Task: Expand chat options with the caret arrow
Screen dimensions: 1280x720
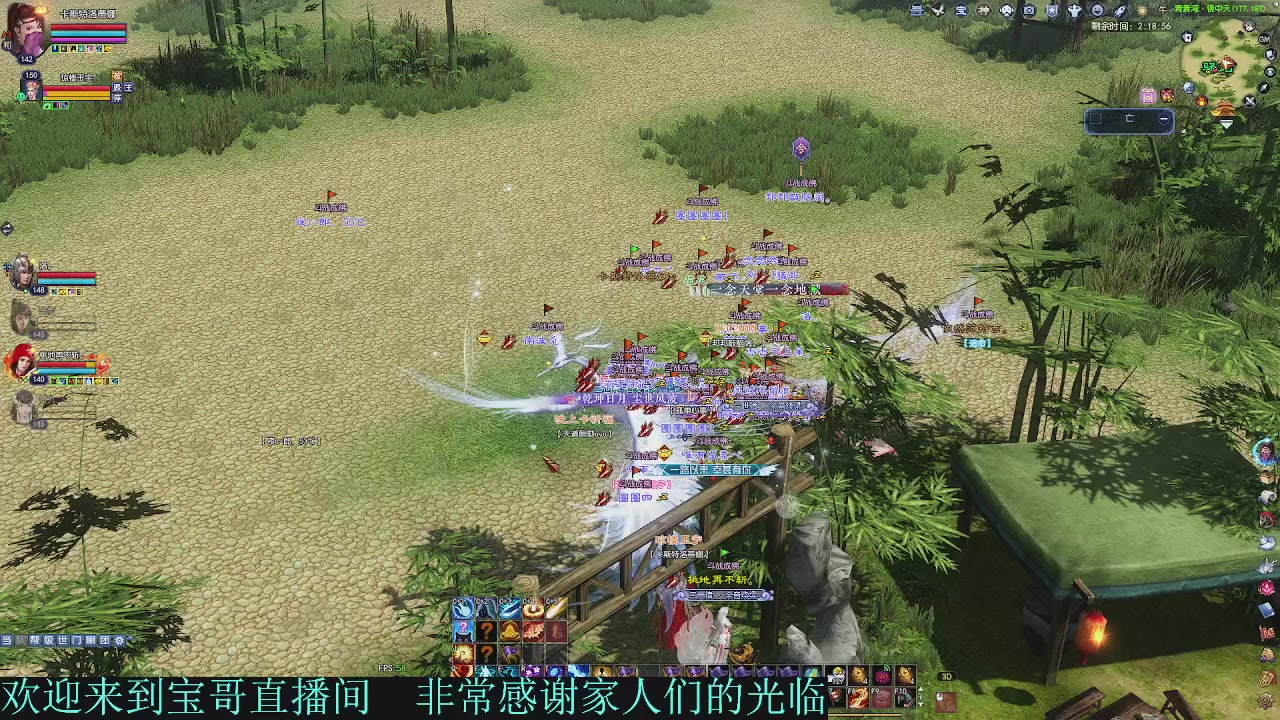Action: 130,640
